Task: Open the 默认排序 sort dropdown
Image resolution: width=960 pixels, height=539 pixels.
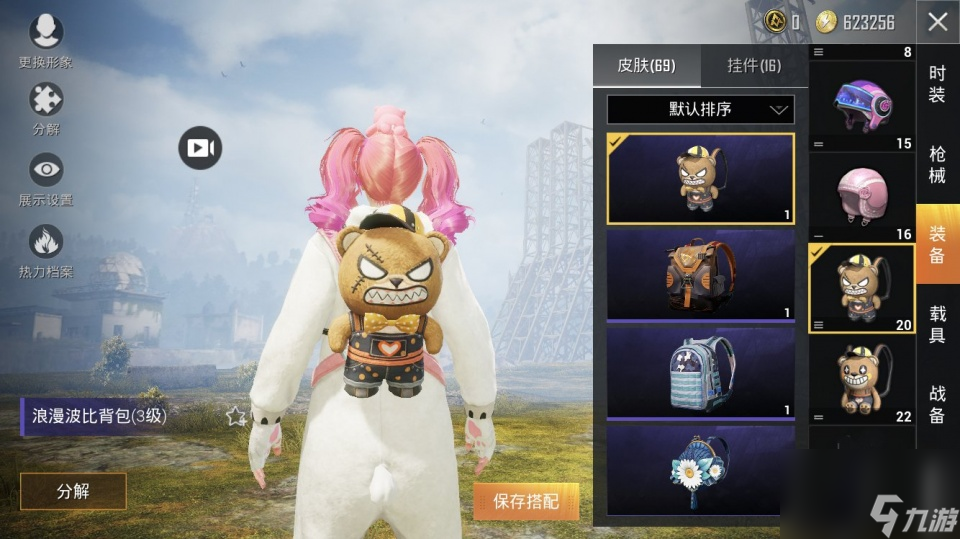Action: pos(700,109)
